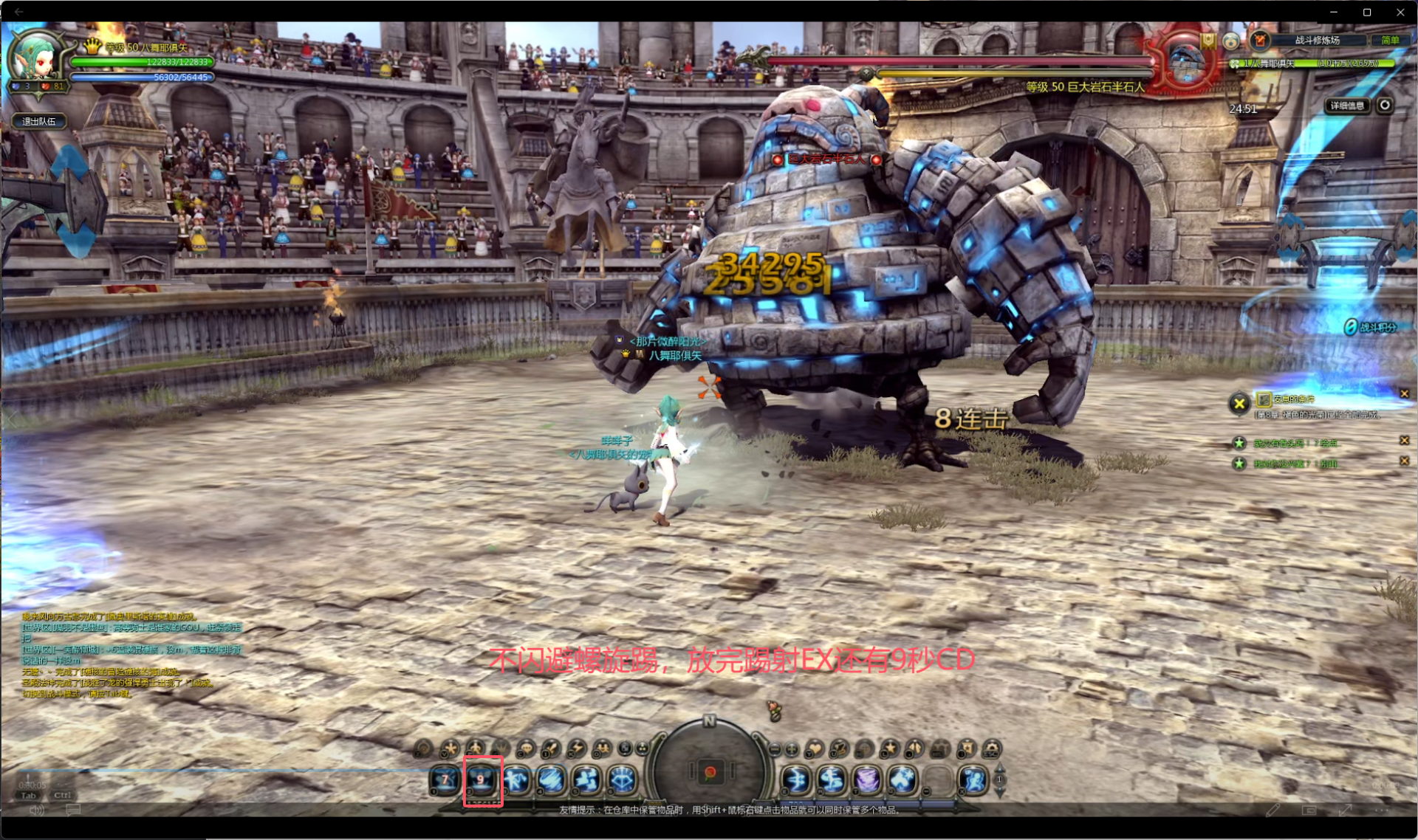
Task: Open the 详细信息 details panel
Action: pyautogui.click(x=1347, y=106)
